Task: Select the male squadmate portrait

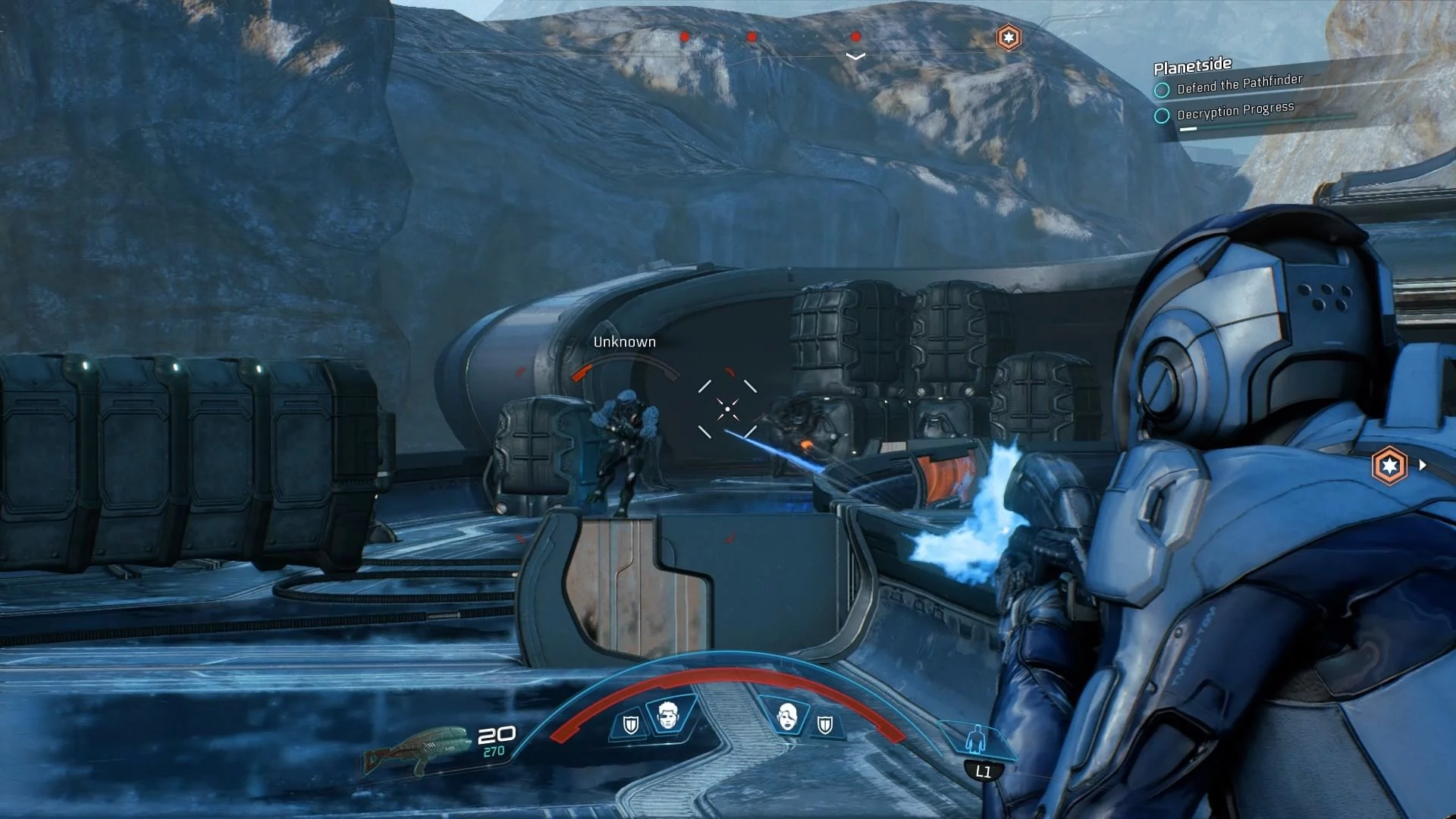Action: [667, 714]
